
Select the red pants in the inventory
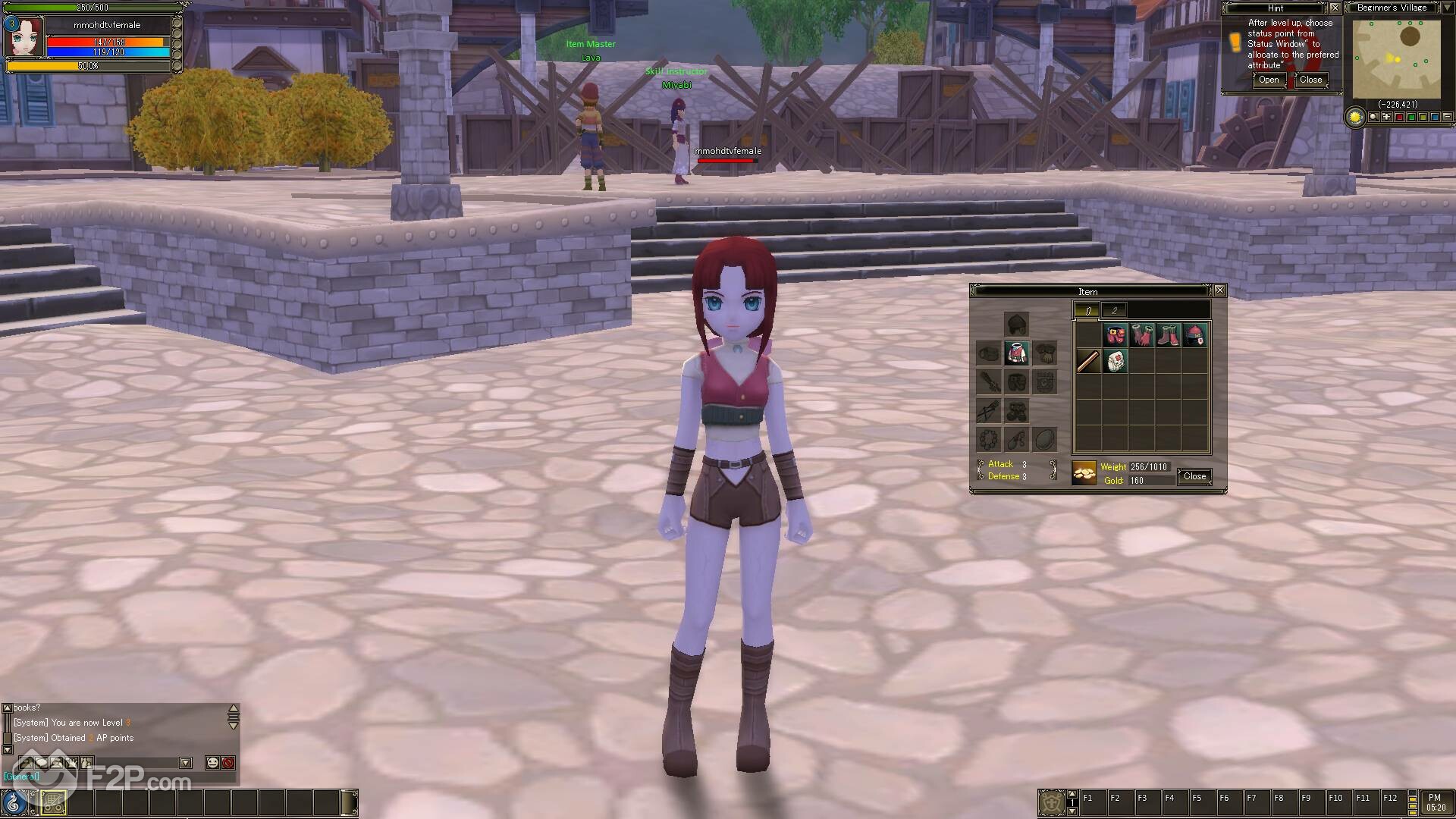click(1115, 335)
